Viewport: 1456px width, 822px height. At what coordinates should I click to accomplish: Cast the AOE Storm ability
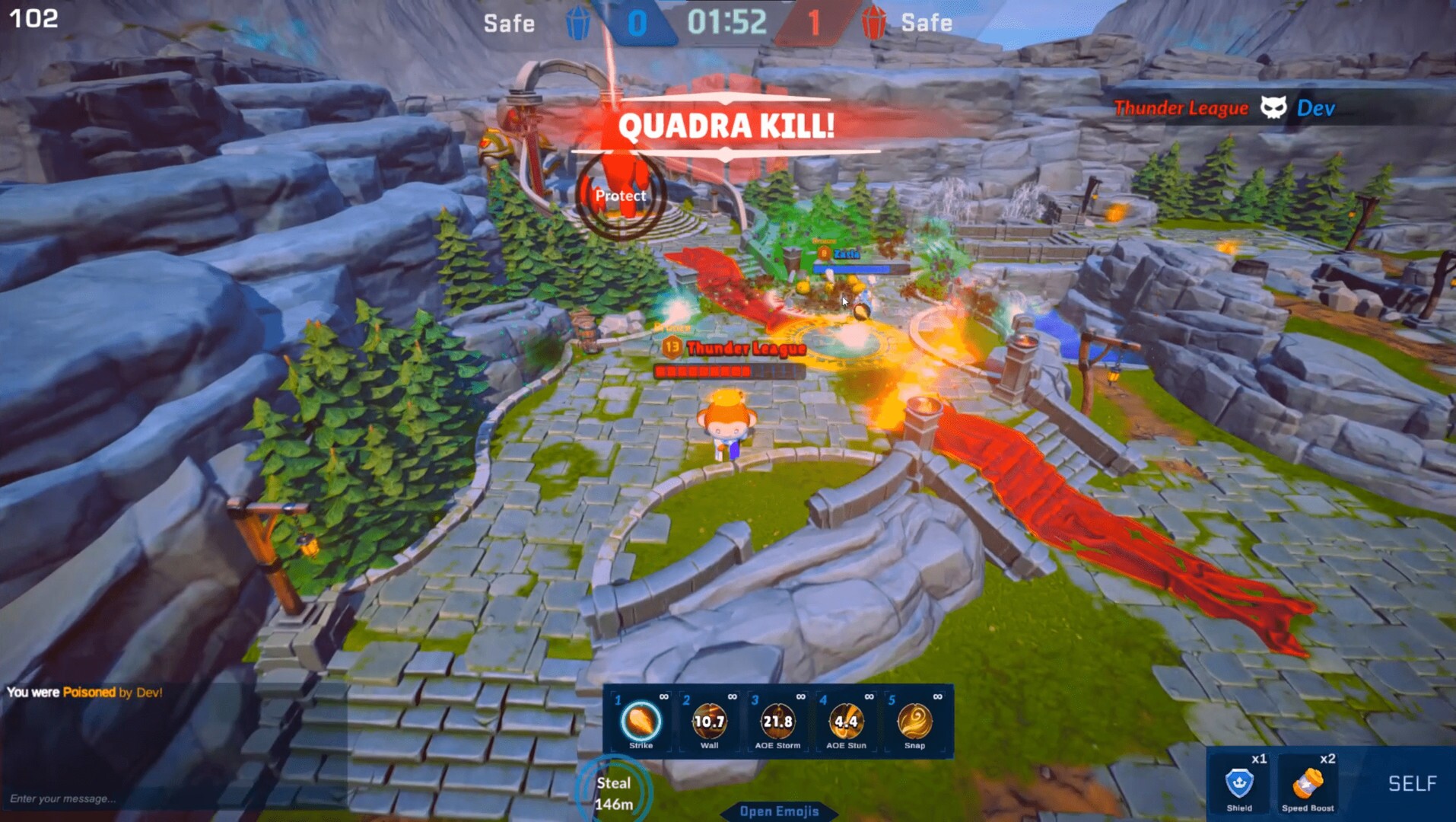pyautogui.click(x=777, y=722)
